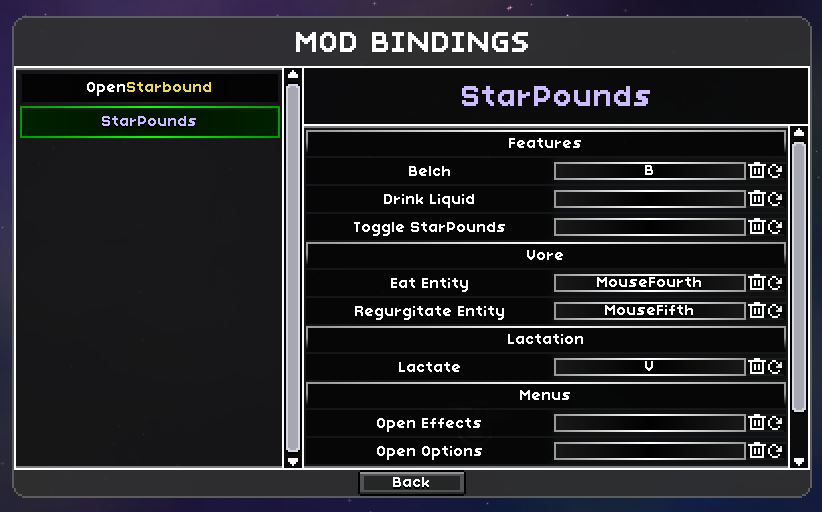Click the bindings list scroll-down arrow
822x512 pixels.
pyautogui.click(x=798, y=461)
